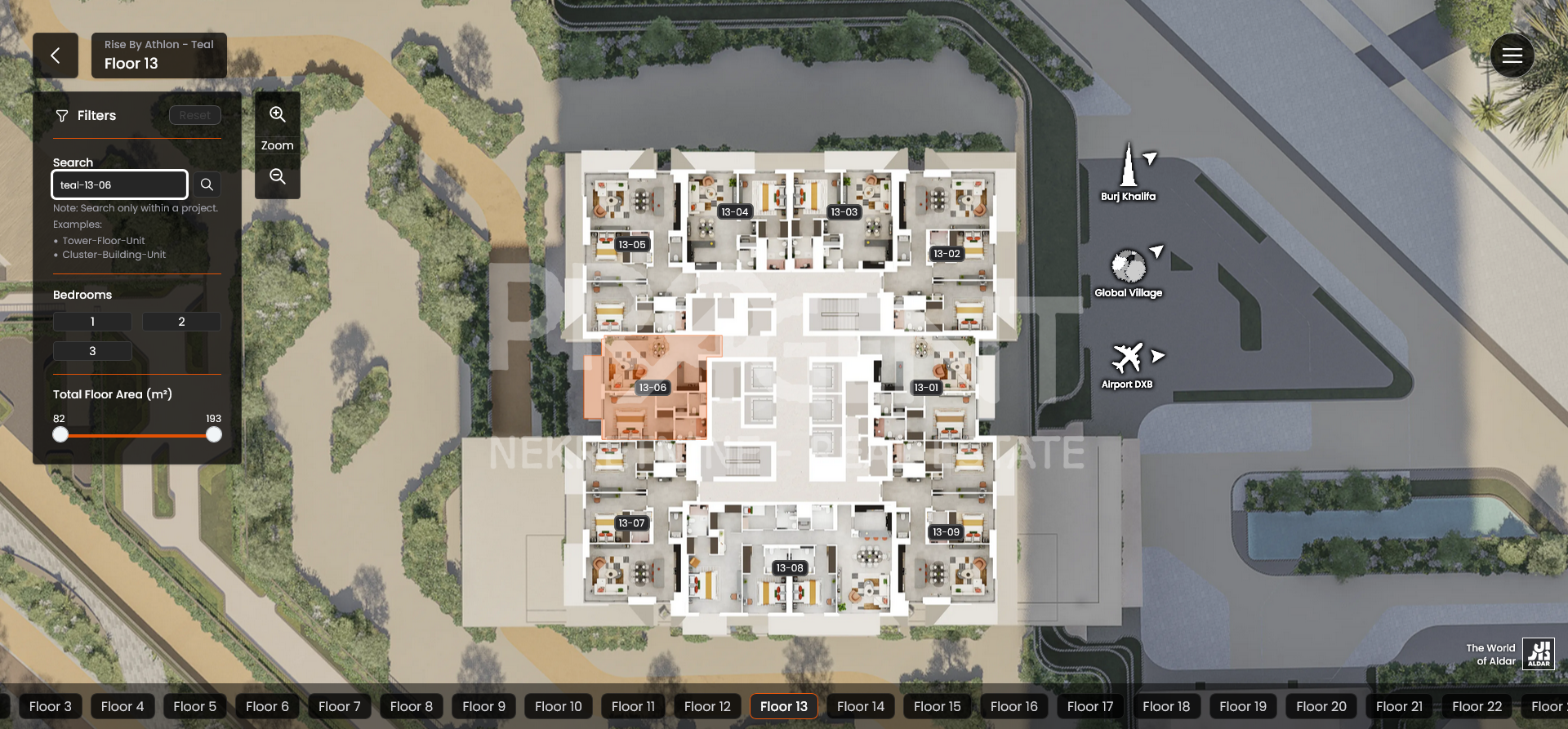Click the maximum floor area slider handle
Image resolution: width=1568 pixels, height=729 pixels.
point(214,435)
